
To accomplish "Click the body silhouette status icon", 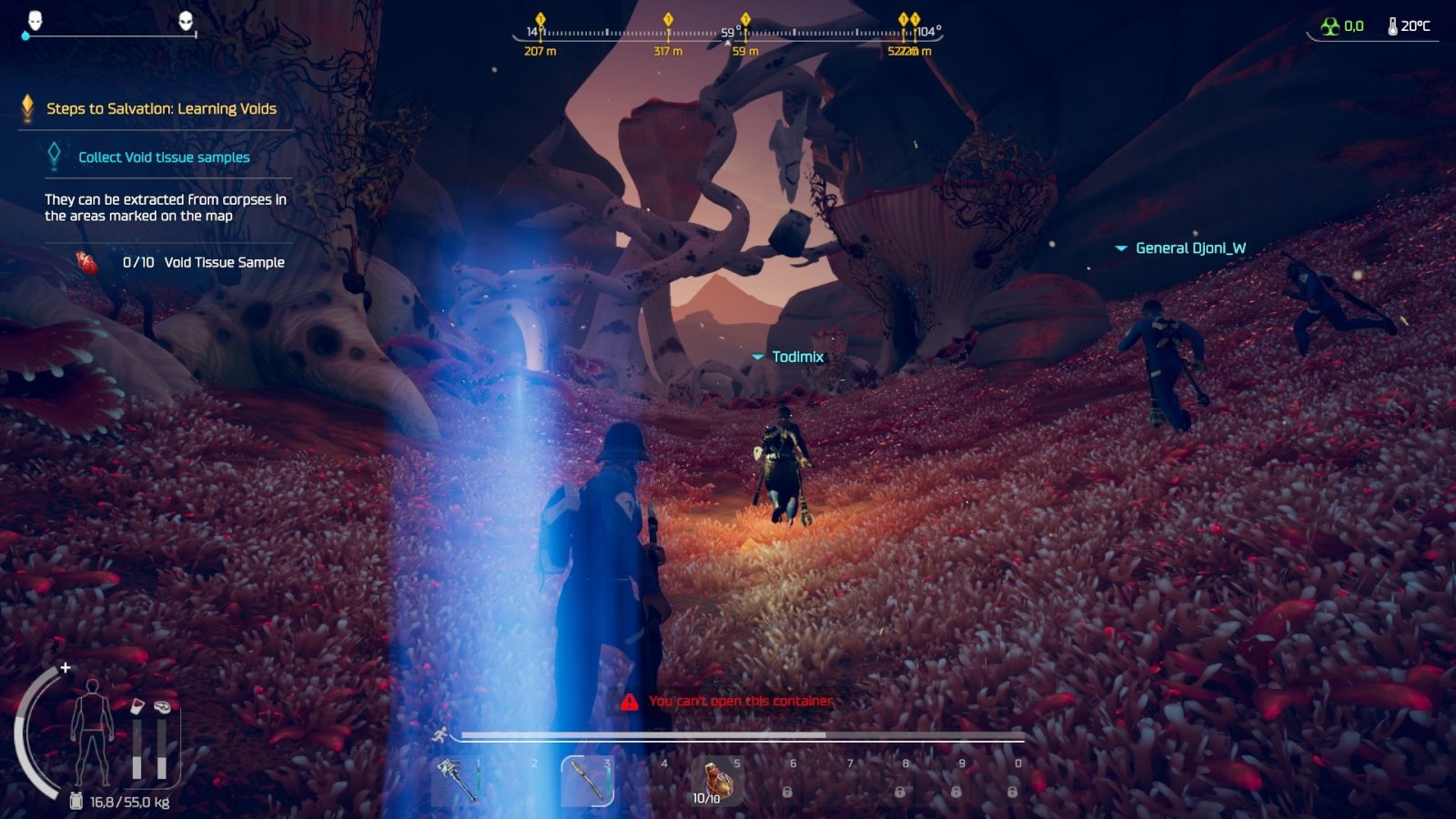I will pos(93,733).
